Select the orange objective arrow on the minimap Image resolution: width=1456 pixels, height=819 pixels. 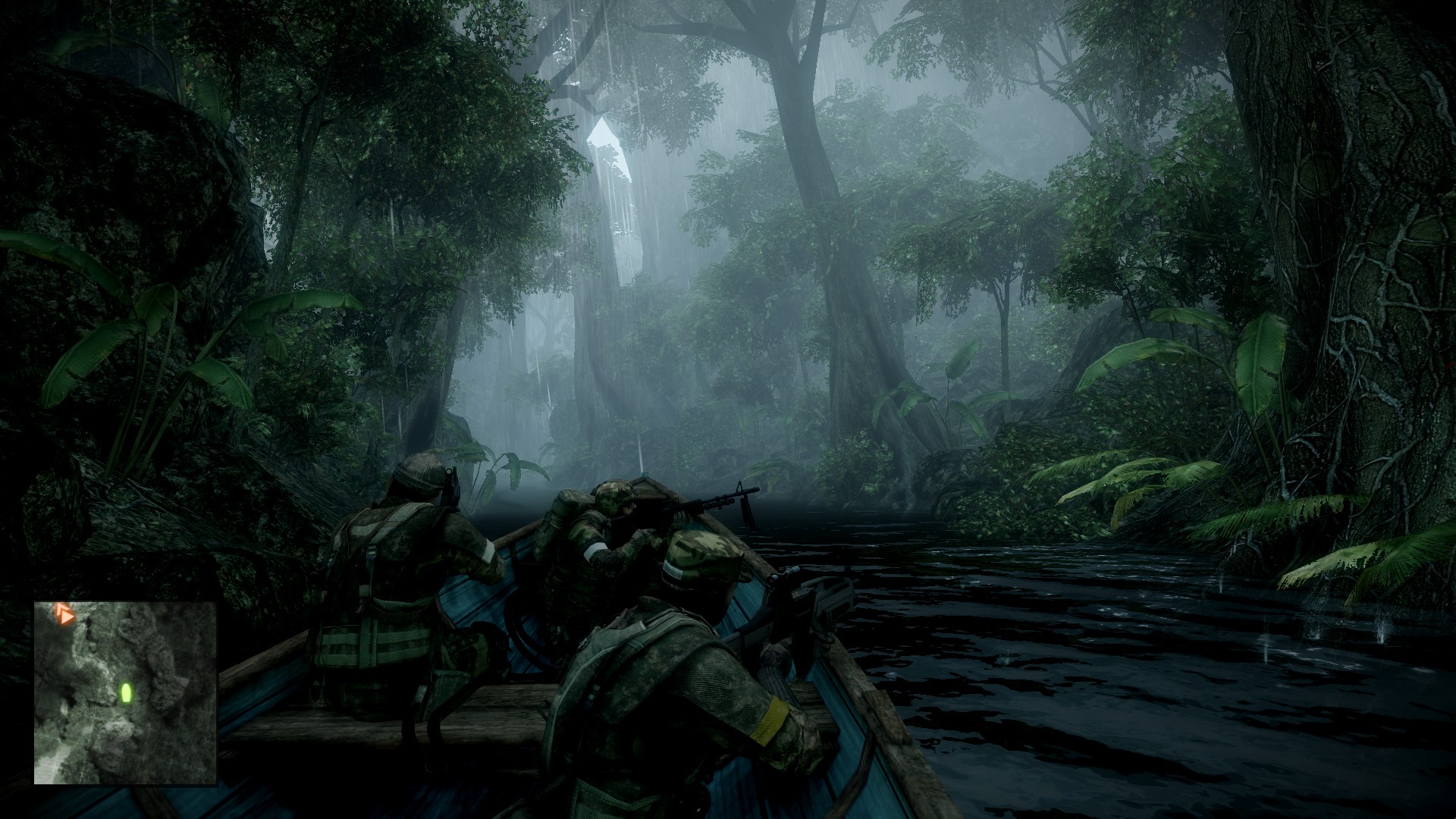point(64,613)
